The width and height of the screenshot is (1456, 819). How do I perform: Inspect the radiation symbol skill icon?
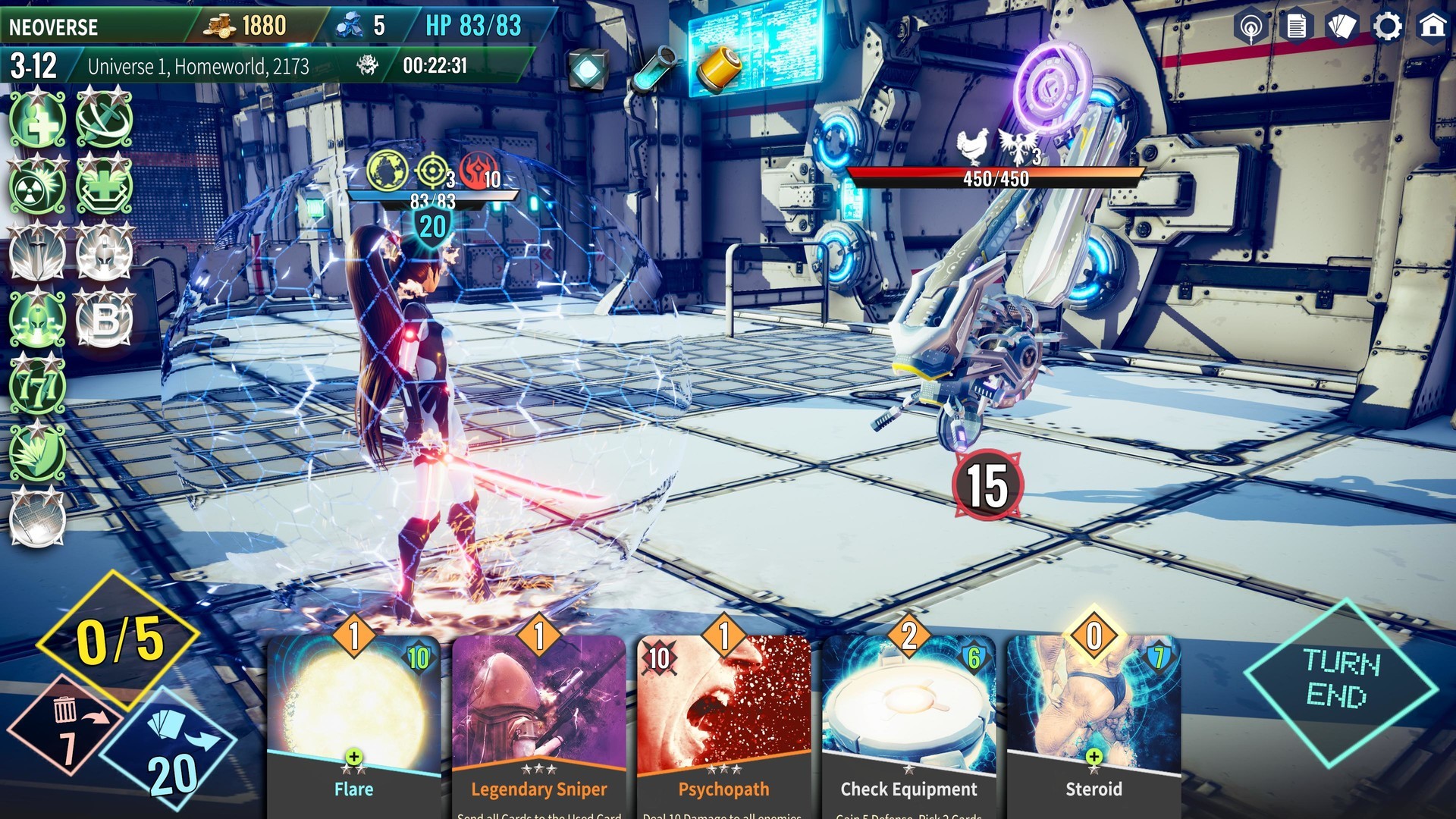38,187
